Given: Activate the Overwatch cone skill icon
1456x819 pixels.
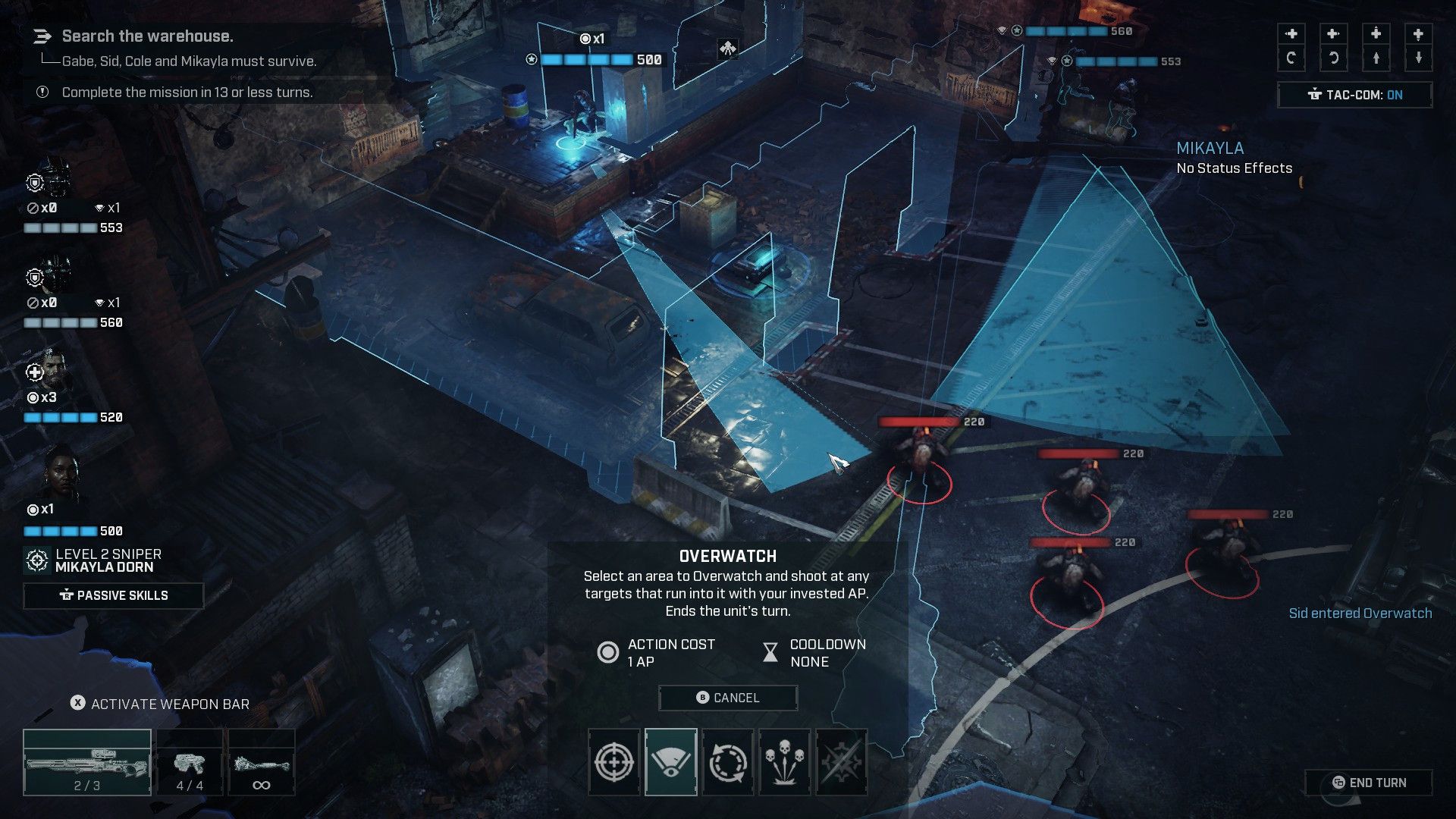Looking at the screenshot, I should (672, 762).
